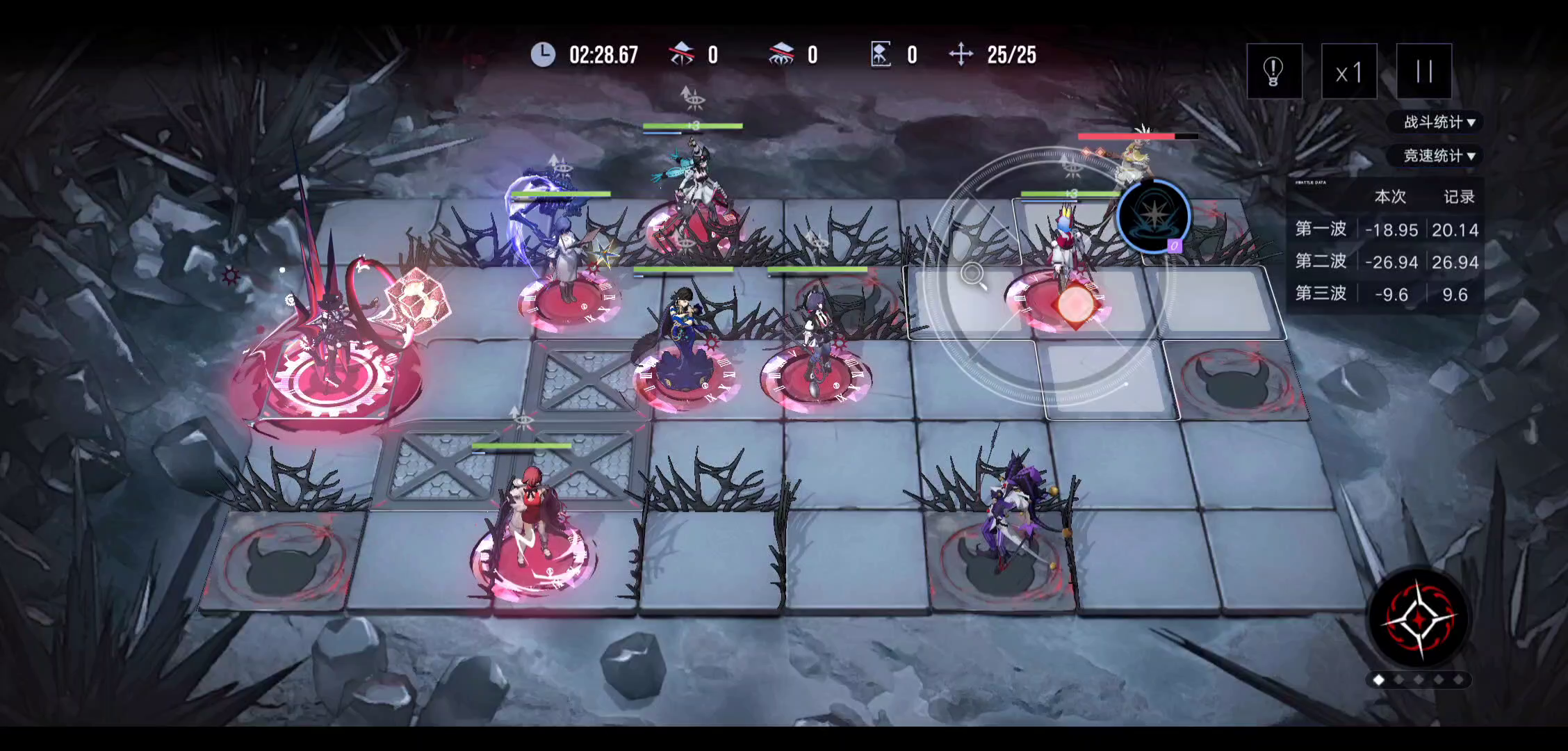Click the 第一波 row in the statistics table
This screenshot has height=751, width=1568.
(1321, 229)
